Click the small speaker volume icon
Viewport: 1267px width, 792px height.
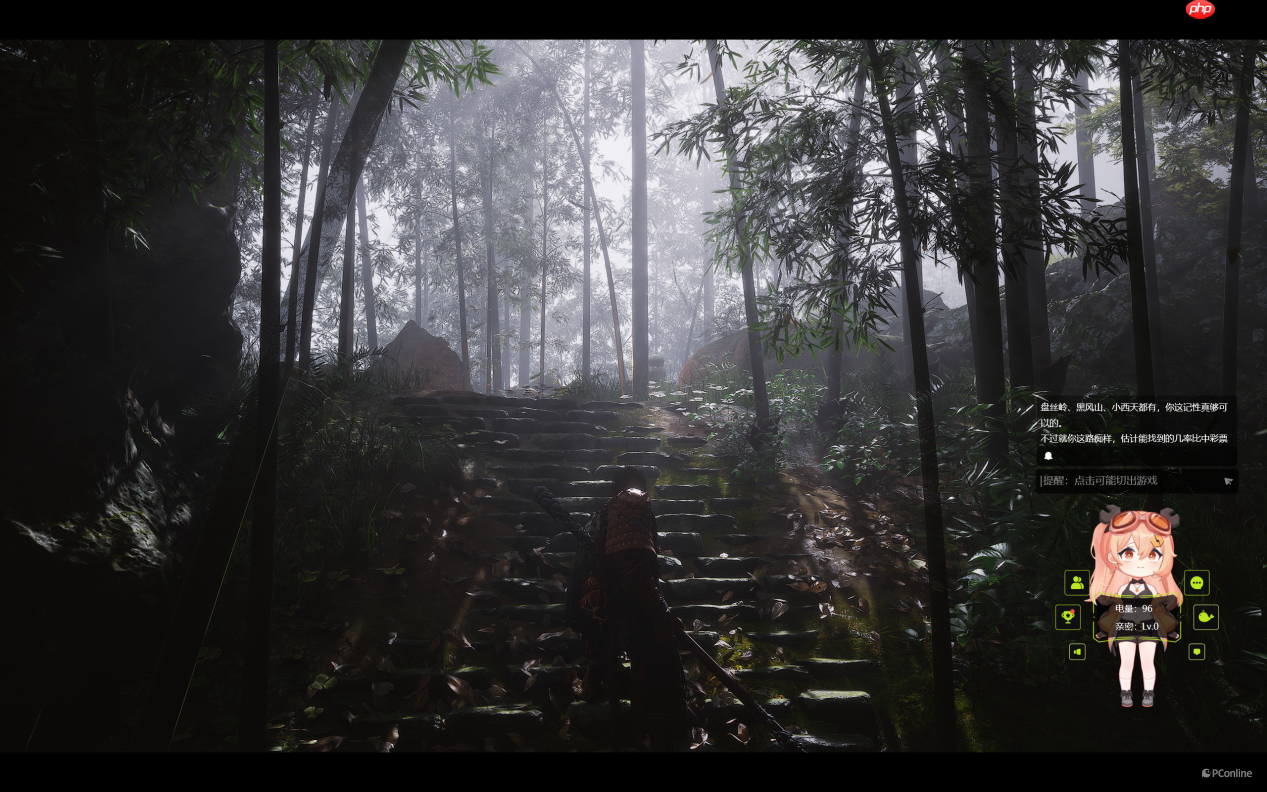coord(1077,652)
